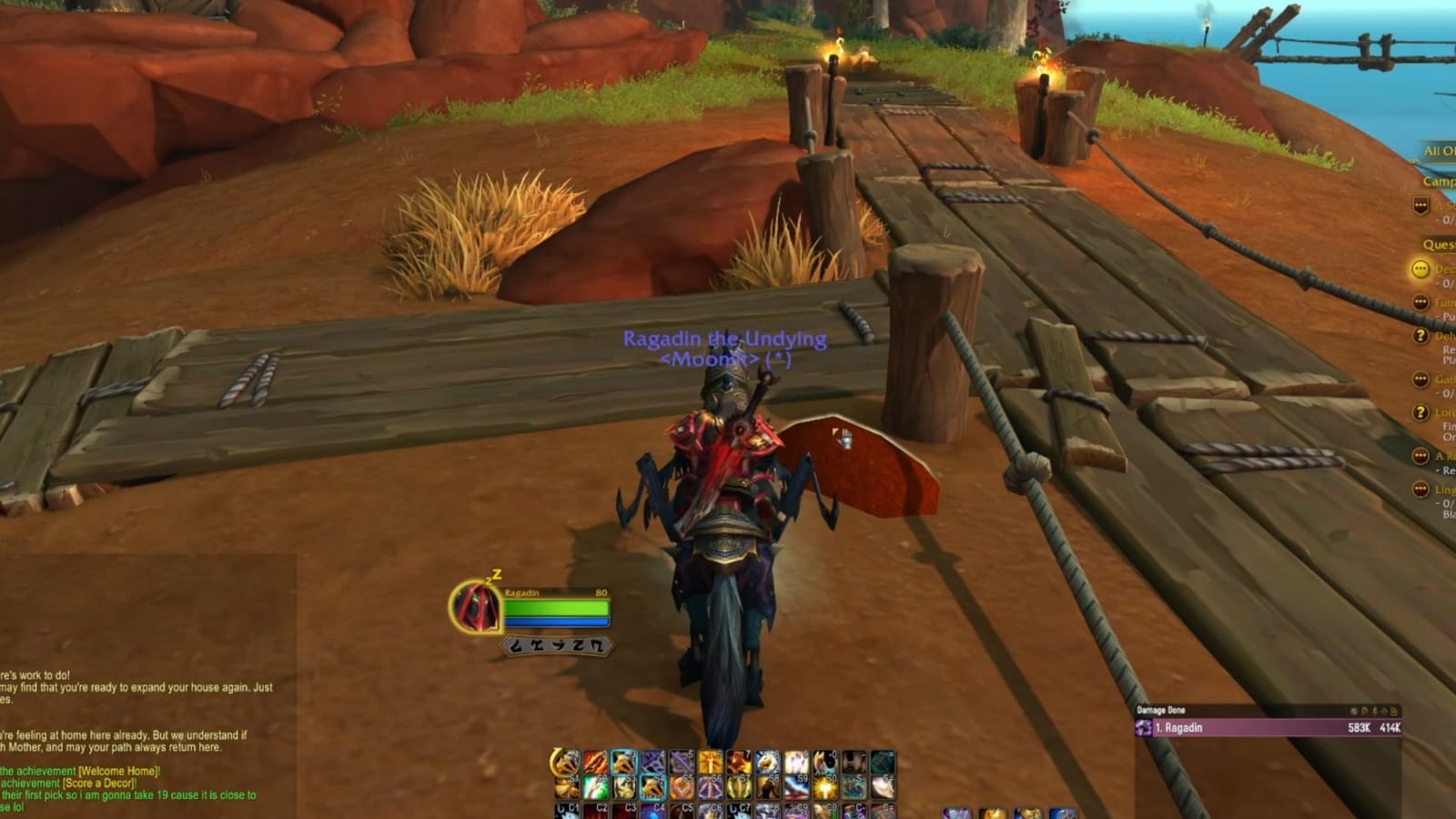The width and height of the screenshot is (1456, 819).
Task: Click the ability icon bound to S5
Action: pos(682,788)
